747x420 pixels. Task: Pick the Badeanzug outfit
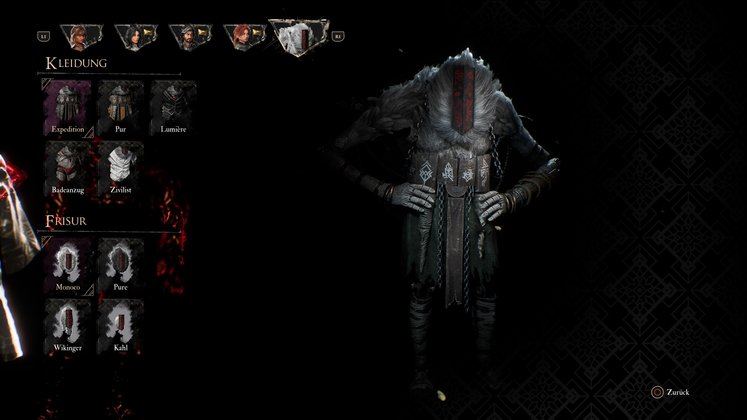67,167
